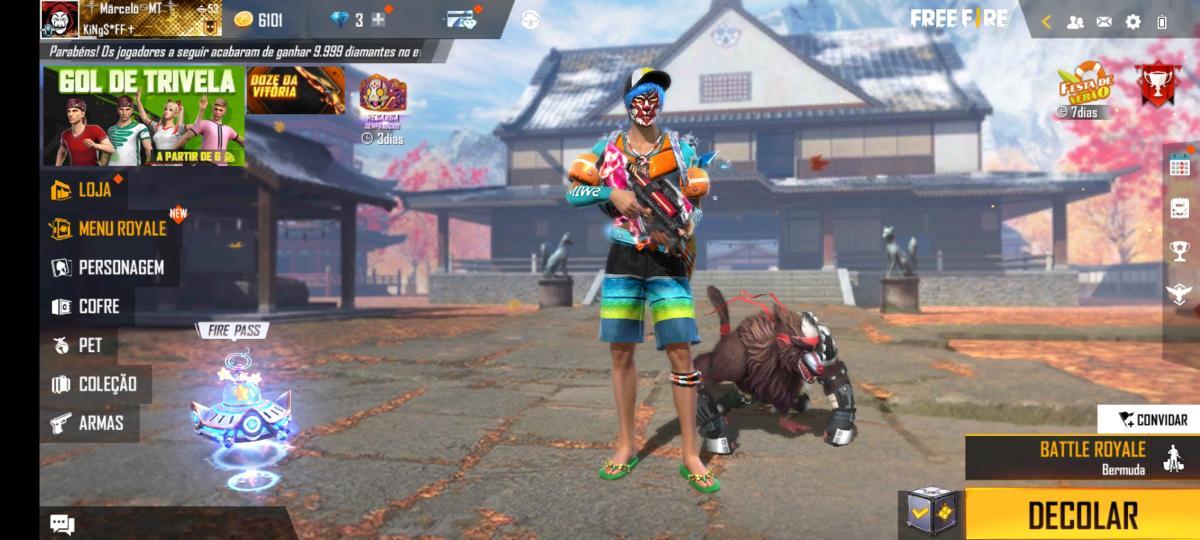Invite friends with Convidar button
Viewport: 1200px width, 540px height.
1152,420
